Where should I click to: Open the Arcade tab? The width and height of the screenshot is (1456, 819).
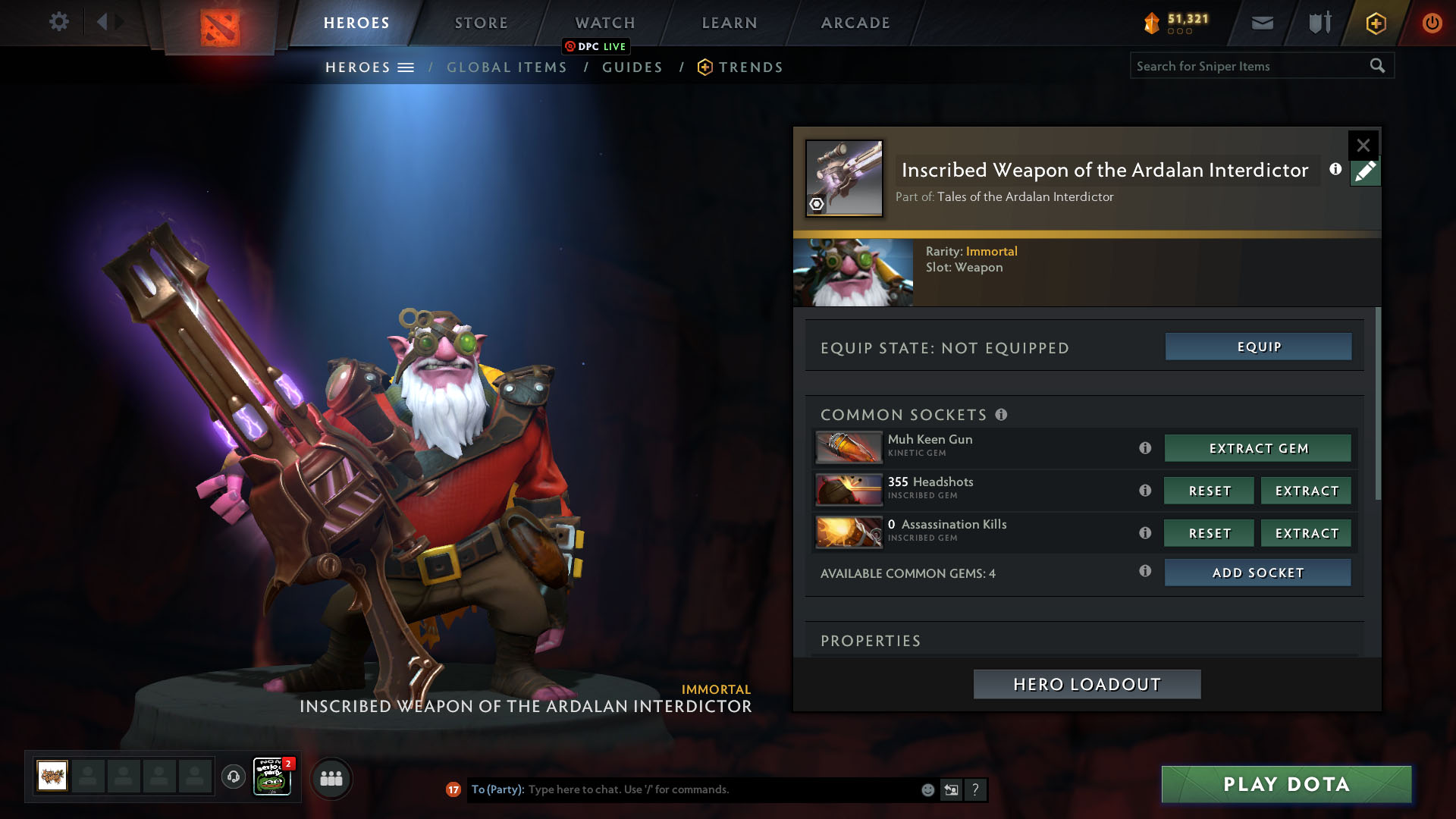tap(855, 23)
